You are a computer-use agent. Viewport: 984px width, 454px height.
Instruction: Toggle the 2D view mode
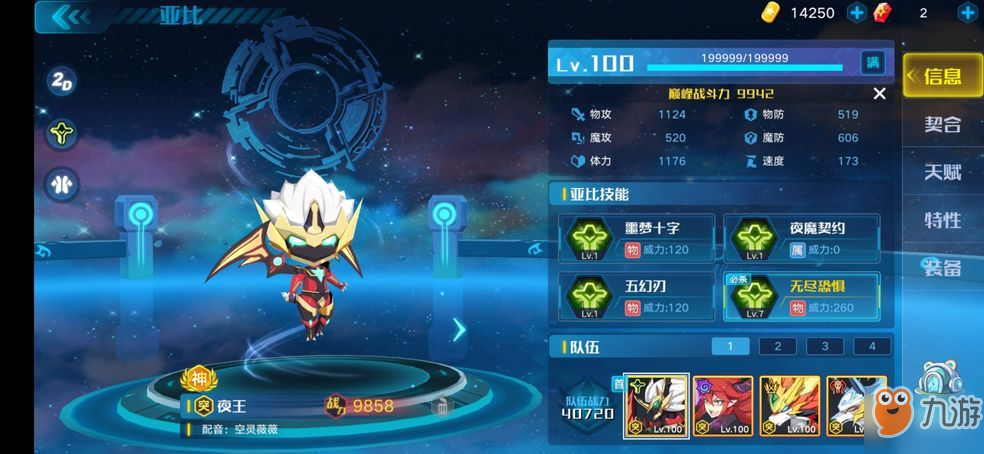click(62, 82)
